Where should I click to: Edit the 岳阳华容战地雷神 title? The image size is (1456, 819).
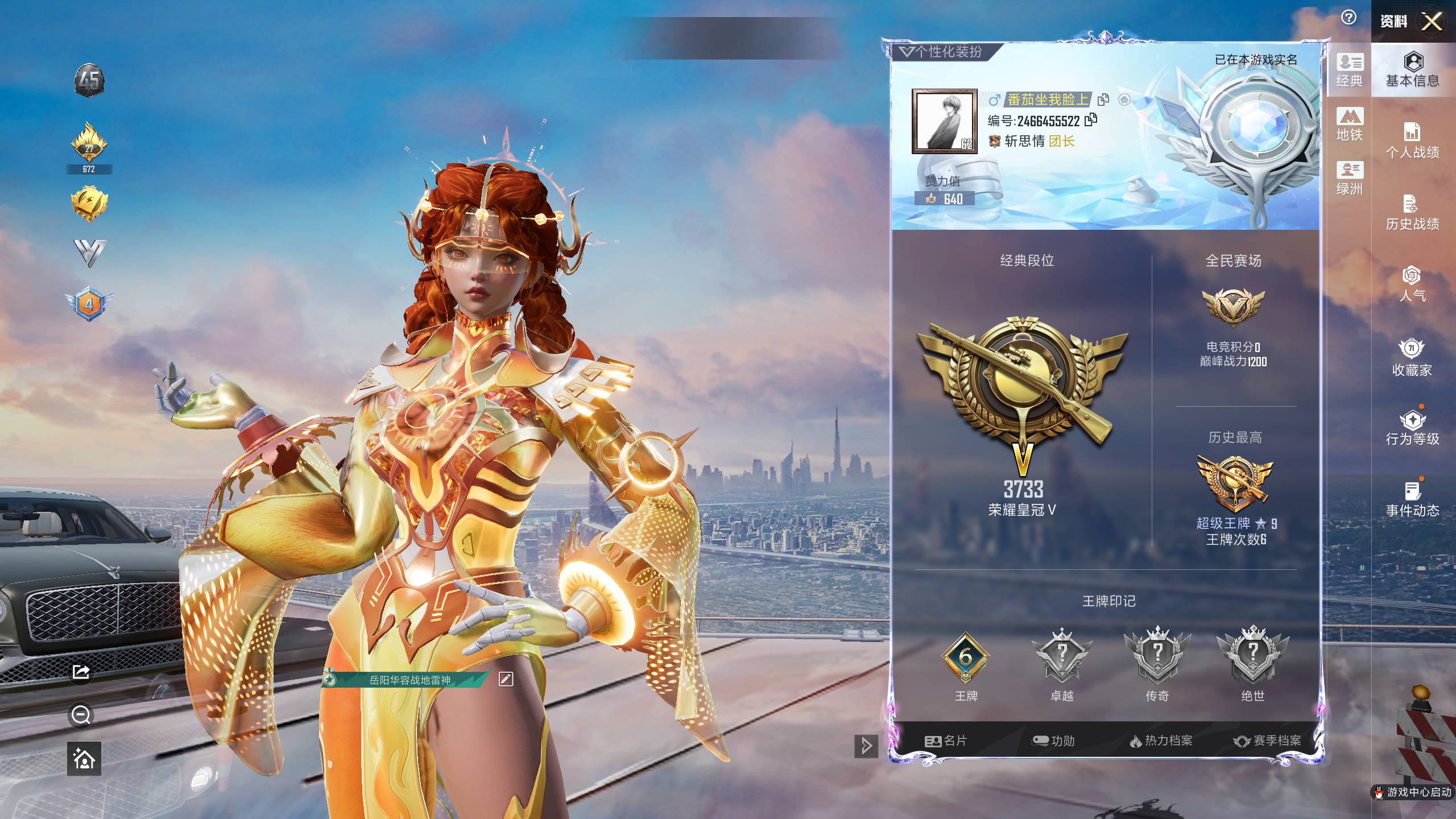click(506, 679)
